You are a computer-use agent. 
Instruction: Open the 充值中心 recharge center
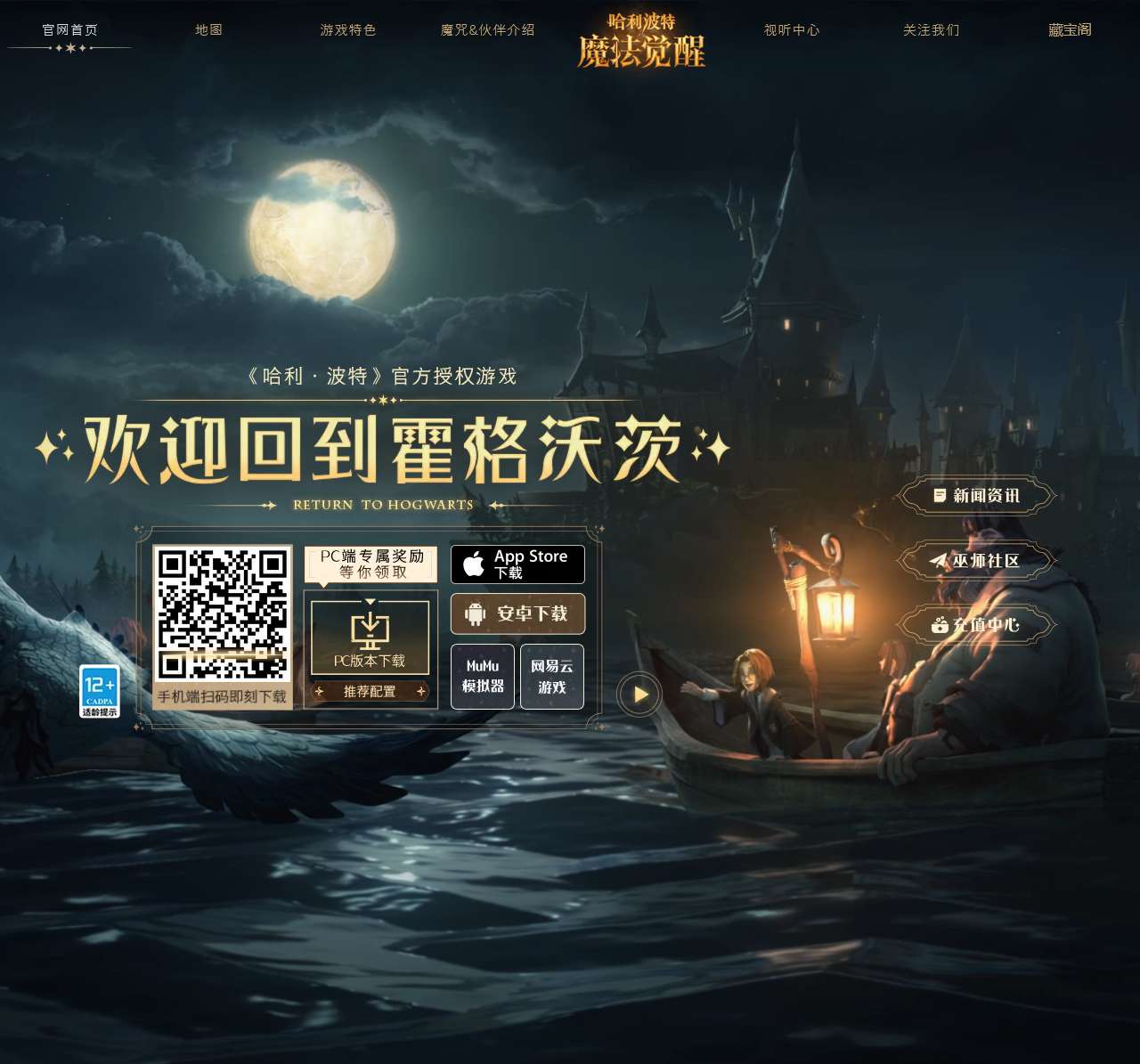976,625
